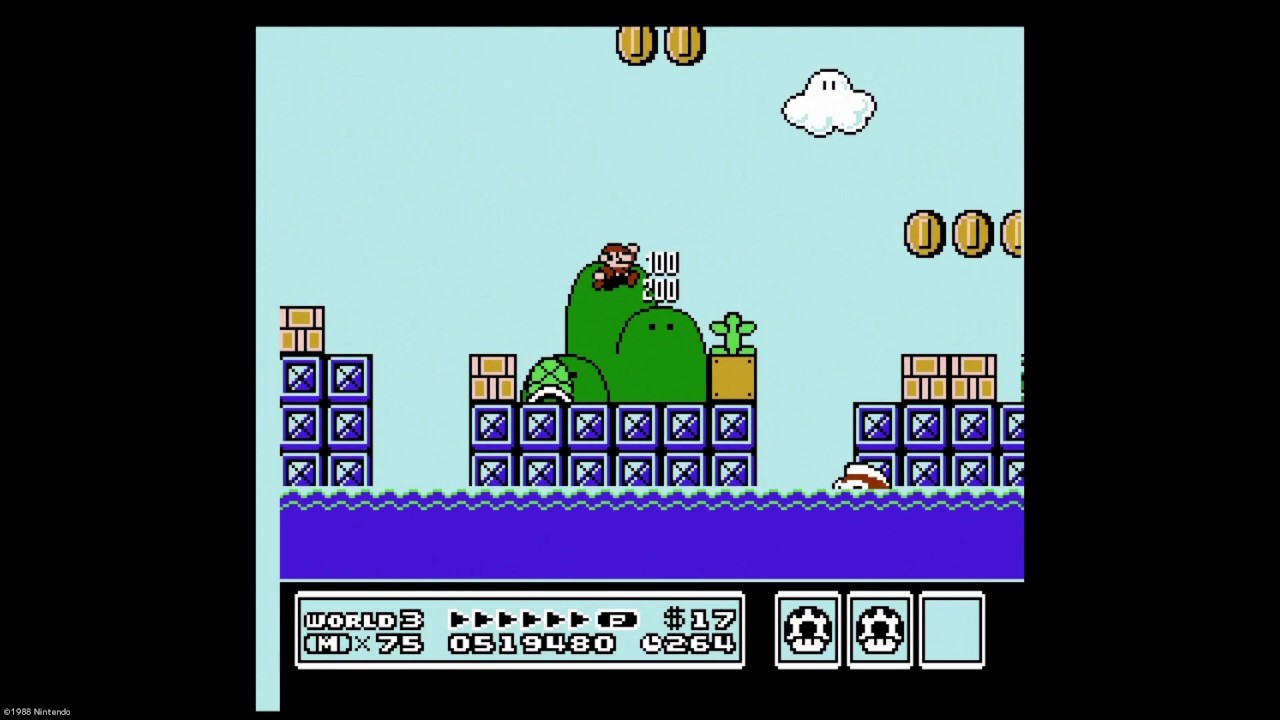The image size is (1280, 720).
Task: Select the second reserve Mushroom power-up icon
Action: [879, 629]
